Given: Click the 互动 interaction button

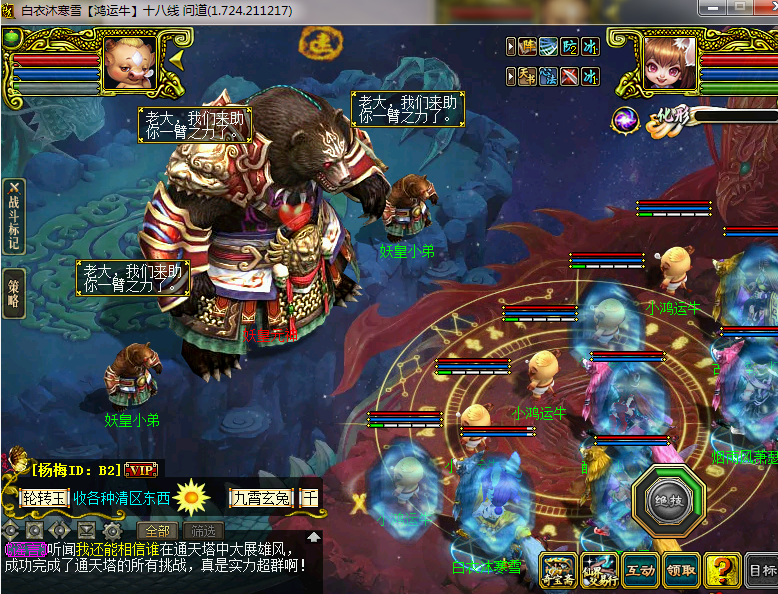Looking at the screenshot, I should [x=639, y=571].
